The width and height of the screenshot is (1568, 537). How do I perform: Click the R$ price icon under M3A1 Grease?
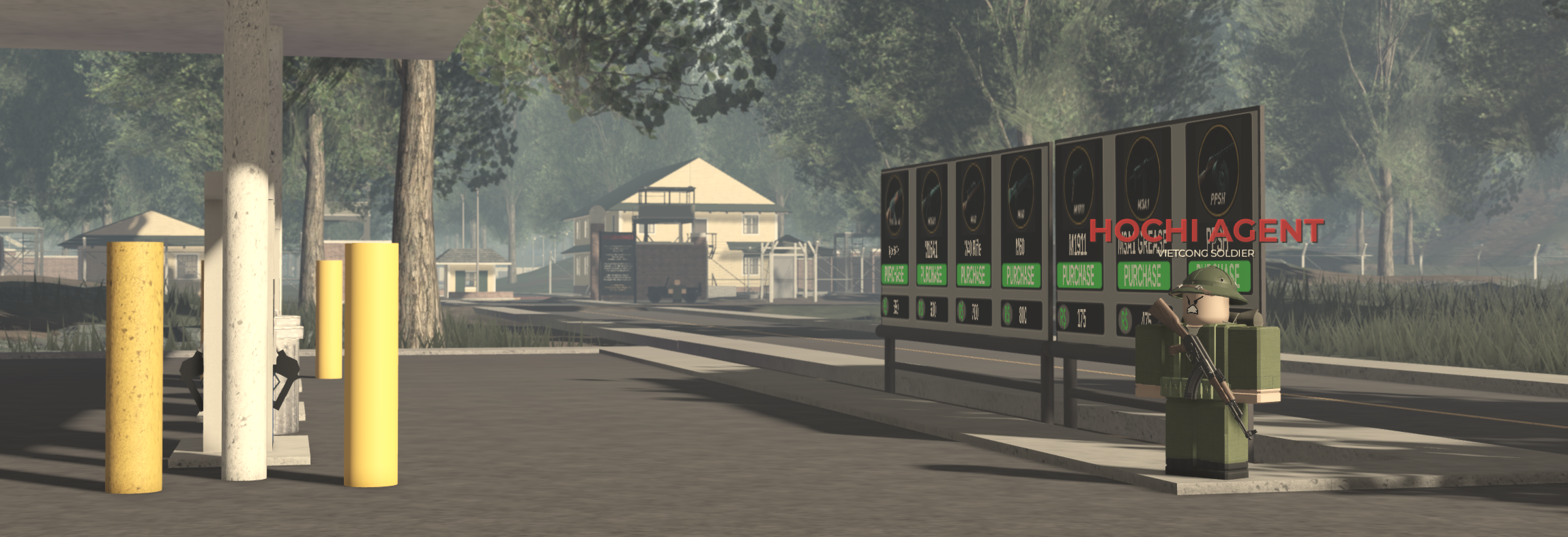1124,319
